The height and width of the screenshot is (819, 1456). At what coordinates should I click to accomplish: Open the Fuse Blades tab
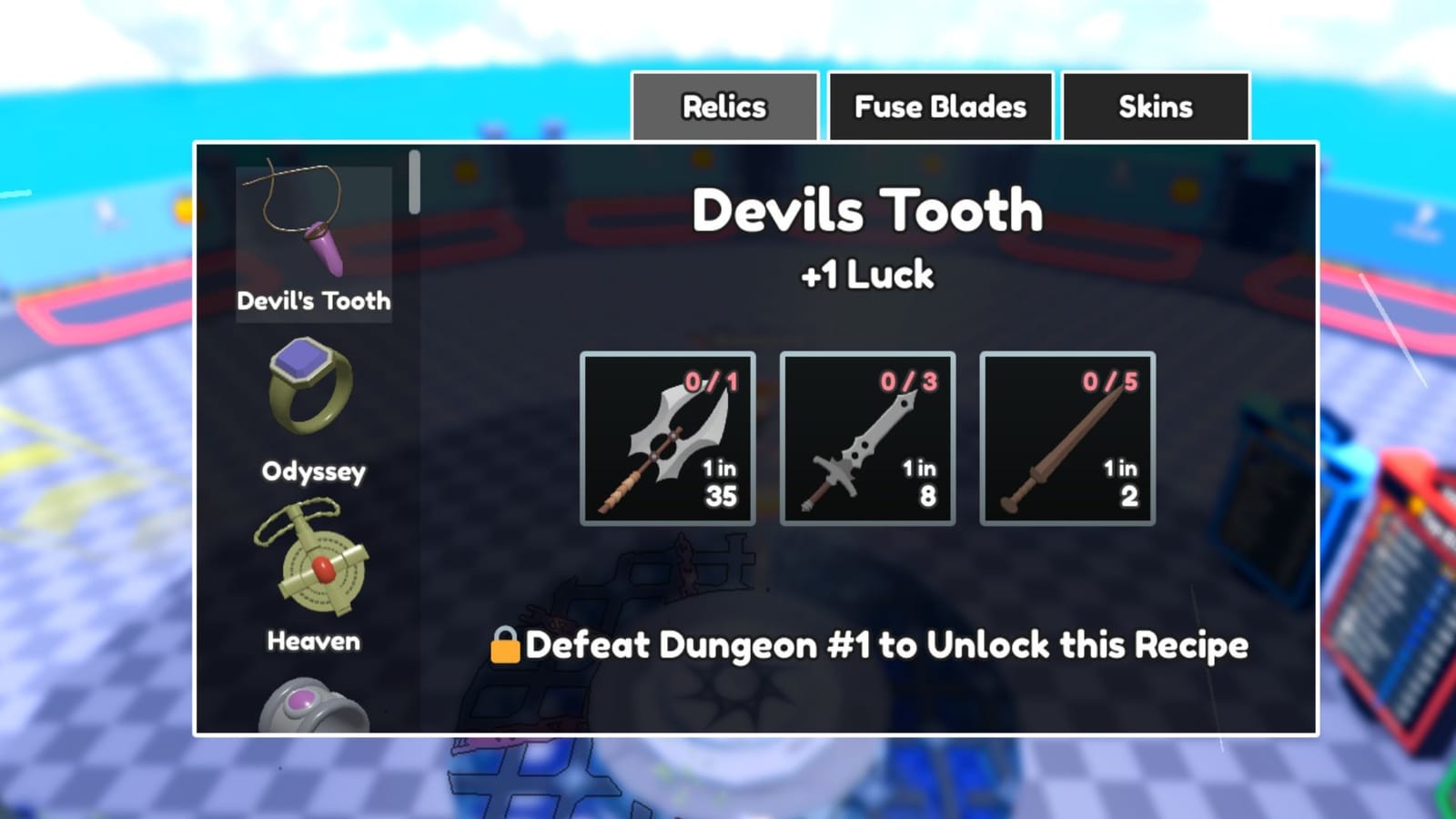[x=940, y=106]
